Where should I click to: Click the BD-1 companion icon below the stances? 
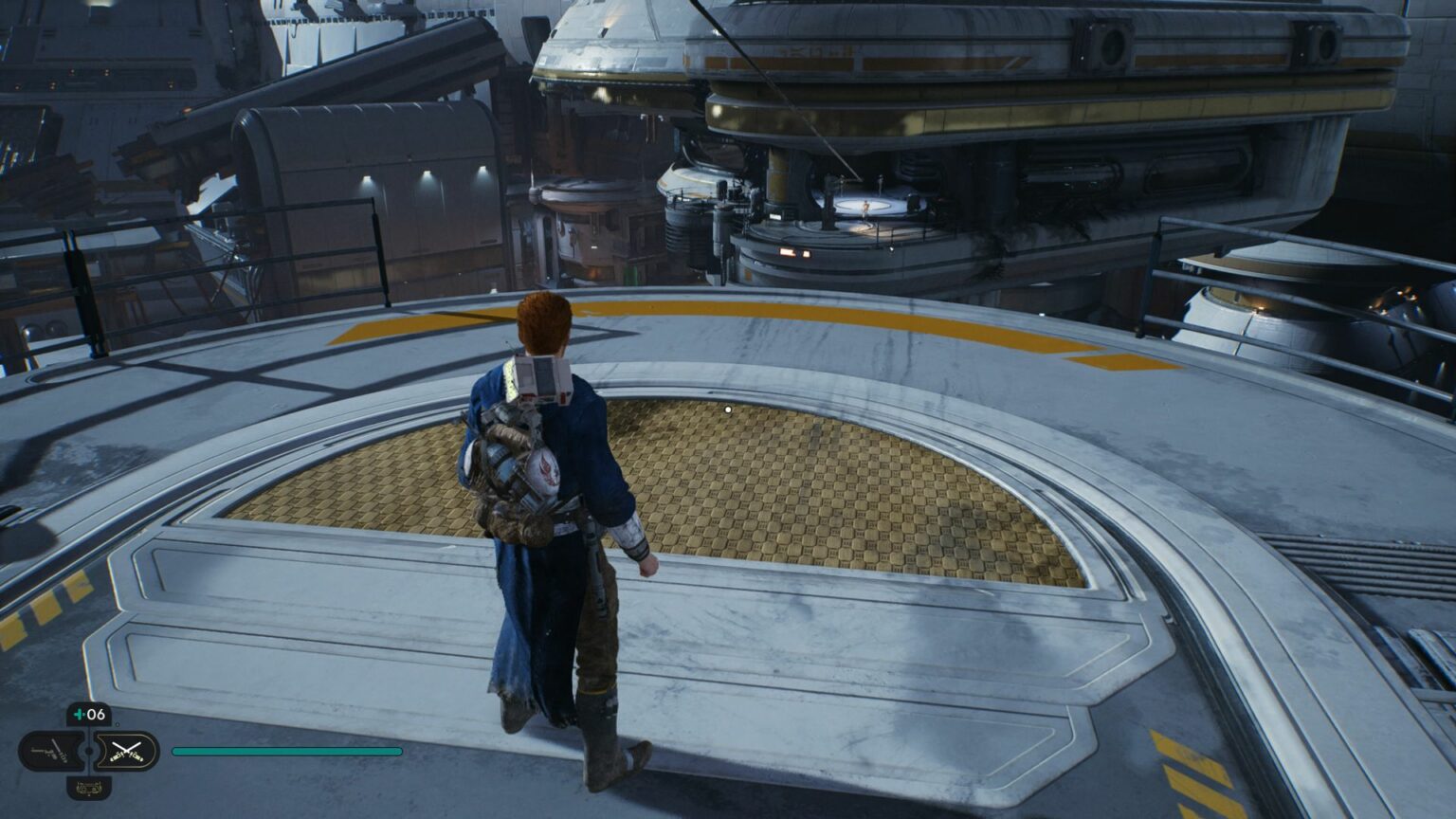click(x=88, y=788)
